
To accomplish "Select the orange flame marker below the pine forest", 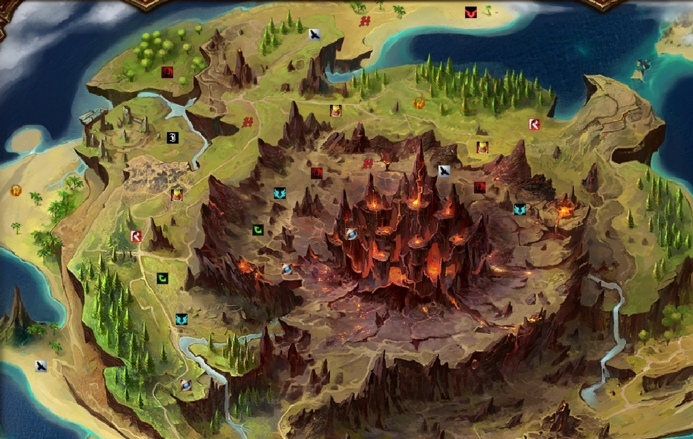I will pos(419,103).
